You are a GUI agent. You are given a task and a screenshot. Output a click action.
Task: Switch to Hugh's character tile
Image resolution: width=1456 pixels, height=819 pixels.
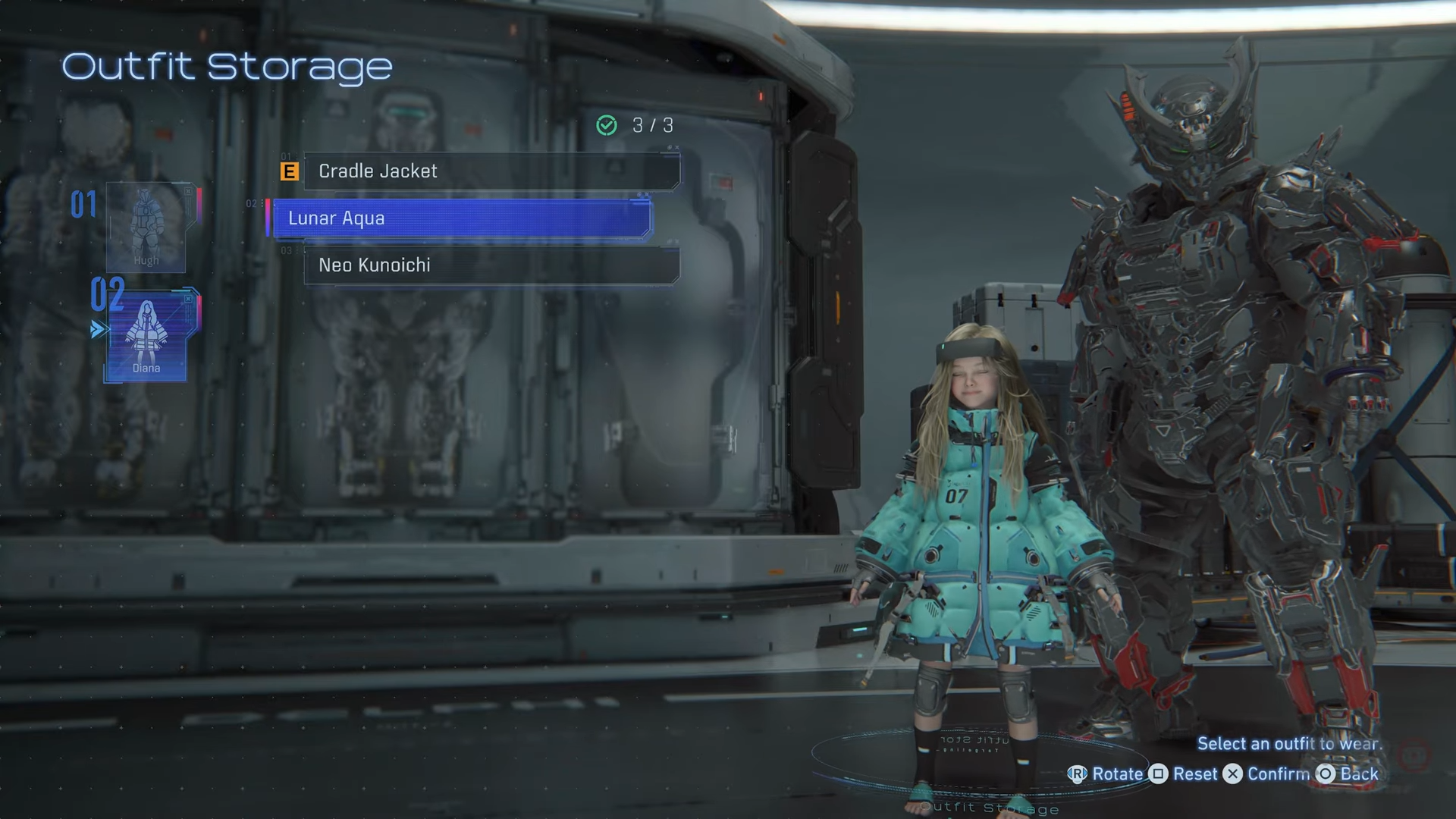click(146, 227)
